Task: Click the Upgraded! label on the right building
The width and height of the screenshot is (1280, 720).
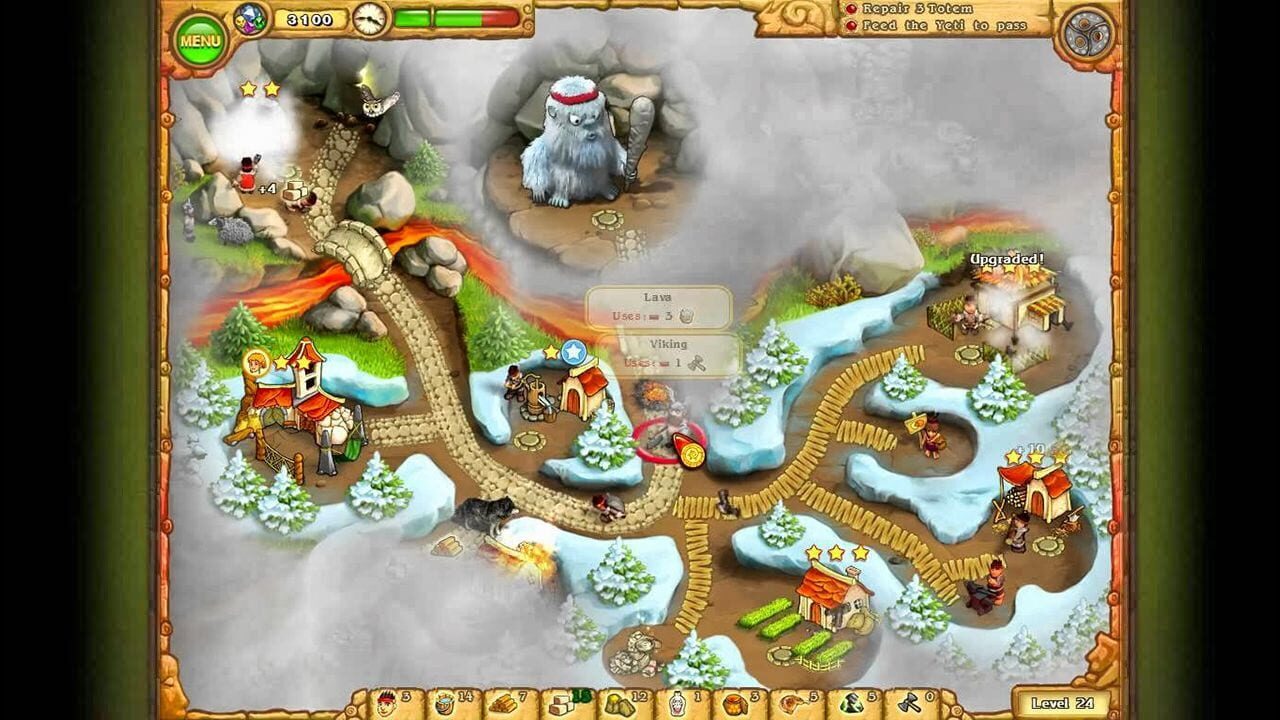Action: click(x=1005, y=258)
